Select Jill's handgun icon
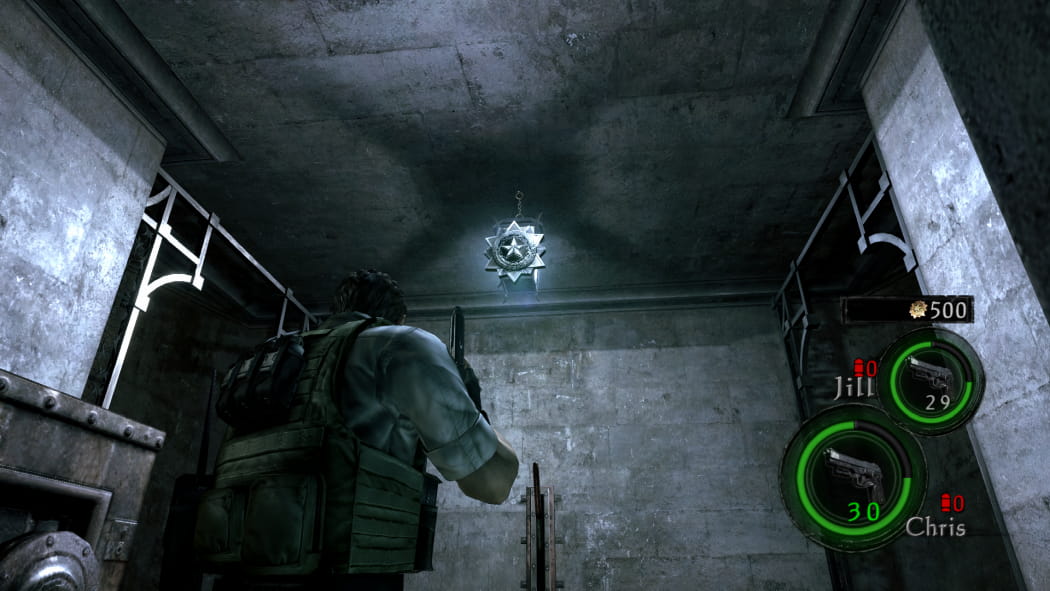The image size is (1050, 591). (x=929, y=374)
